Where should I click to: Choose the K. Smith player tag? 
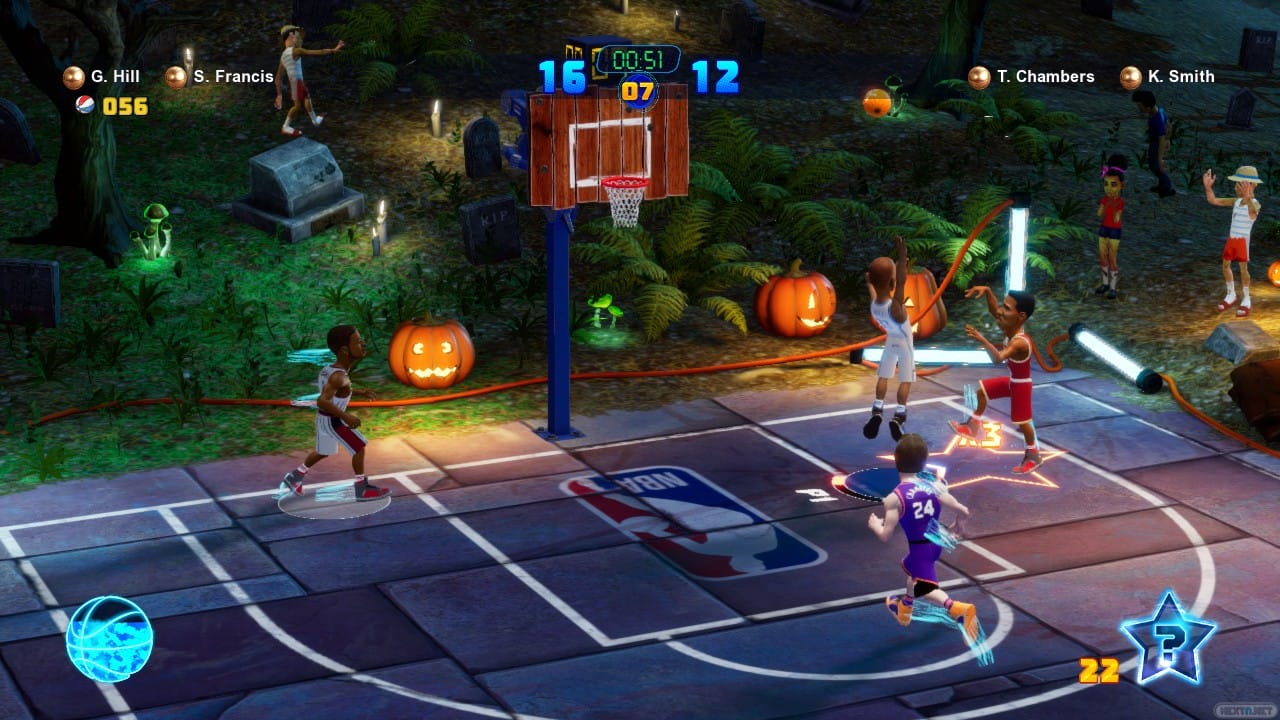point(1168,77)
